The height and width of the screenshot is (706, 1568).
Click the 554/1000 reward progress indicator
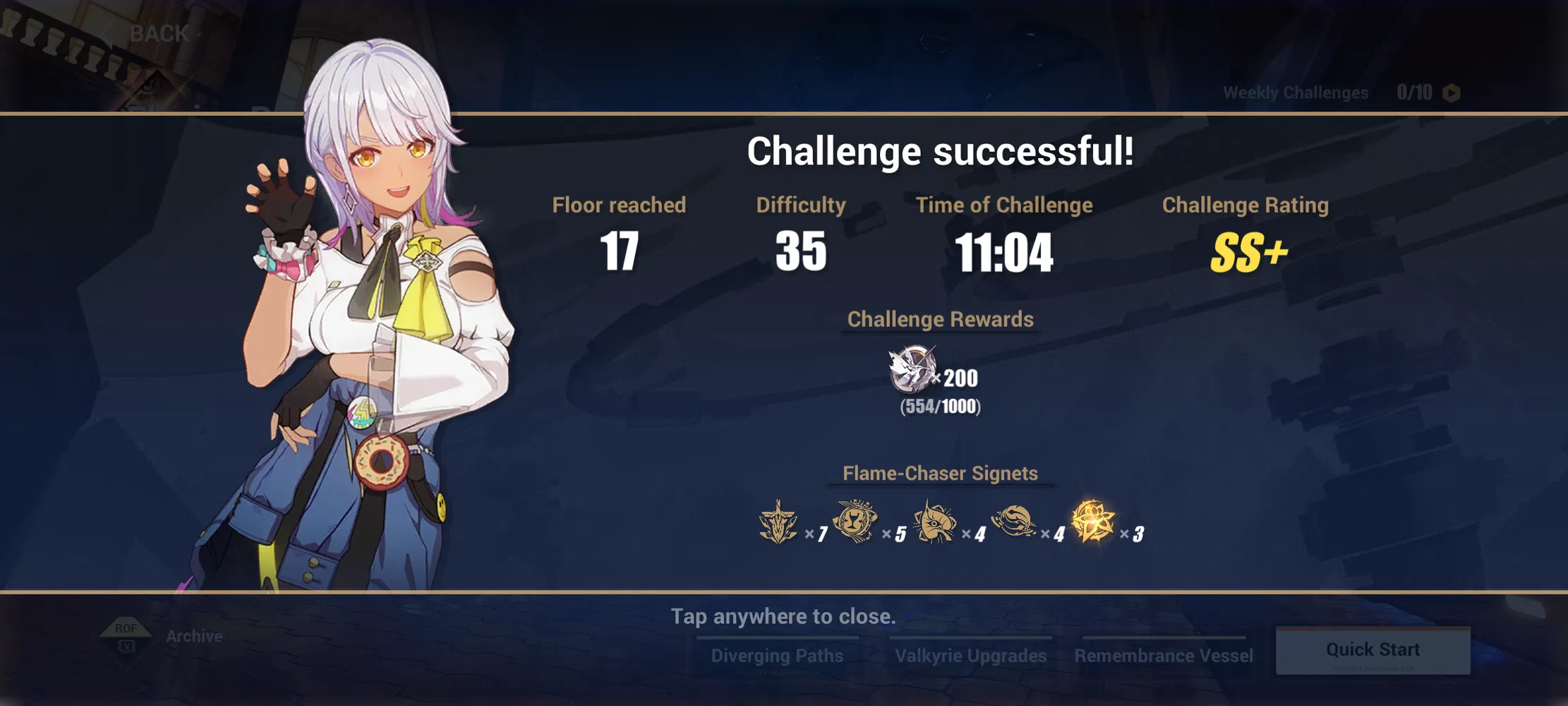940,406
